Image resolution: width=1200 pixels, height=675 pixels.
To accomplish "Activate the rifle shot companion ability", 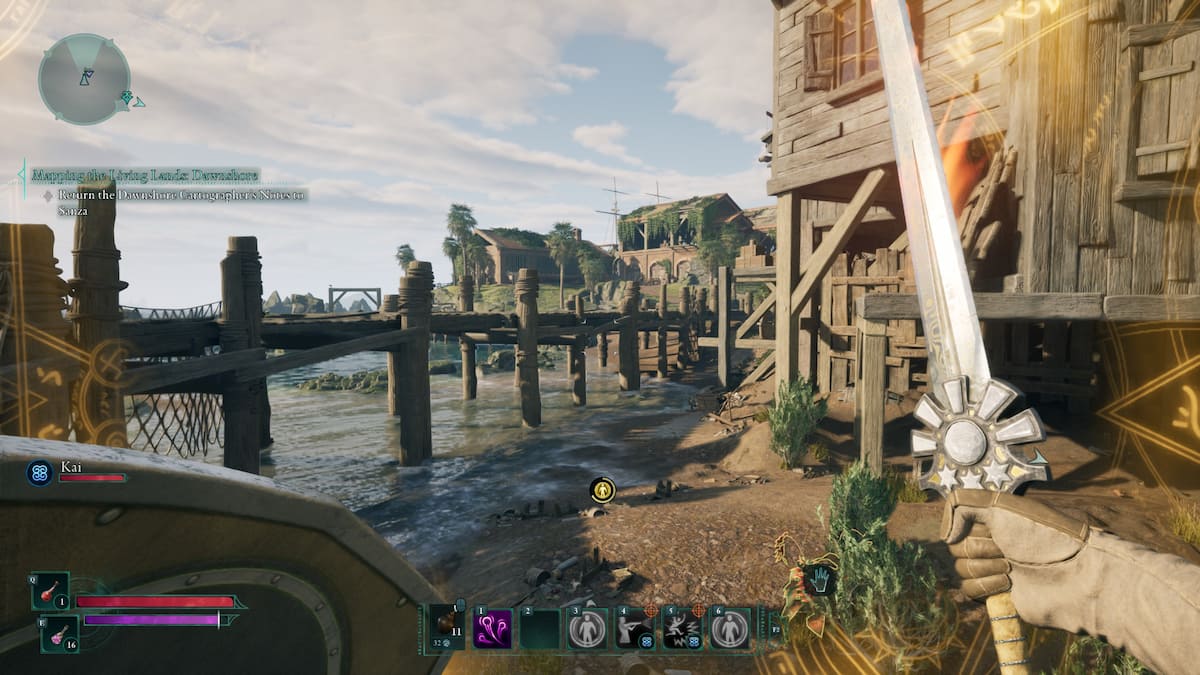I will coord(636,629).
